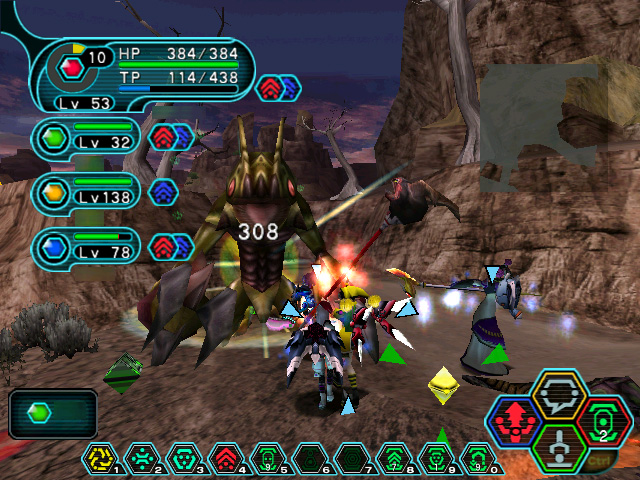
Task: Use the green item in hotbar slot 5
Action: pos(268,459)
